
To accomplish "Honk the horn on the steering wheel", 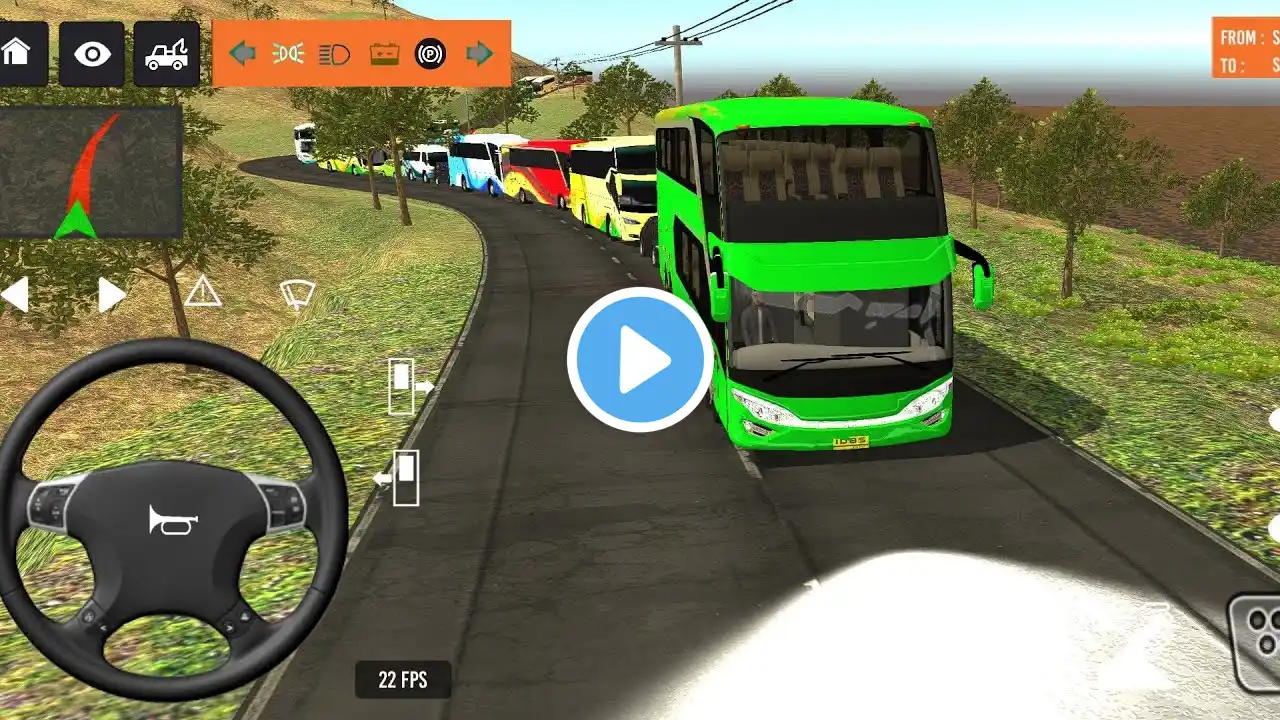I will (173, 519).
